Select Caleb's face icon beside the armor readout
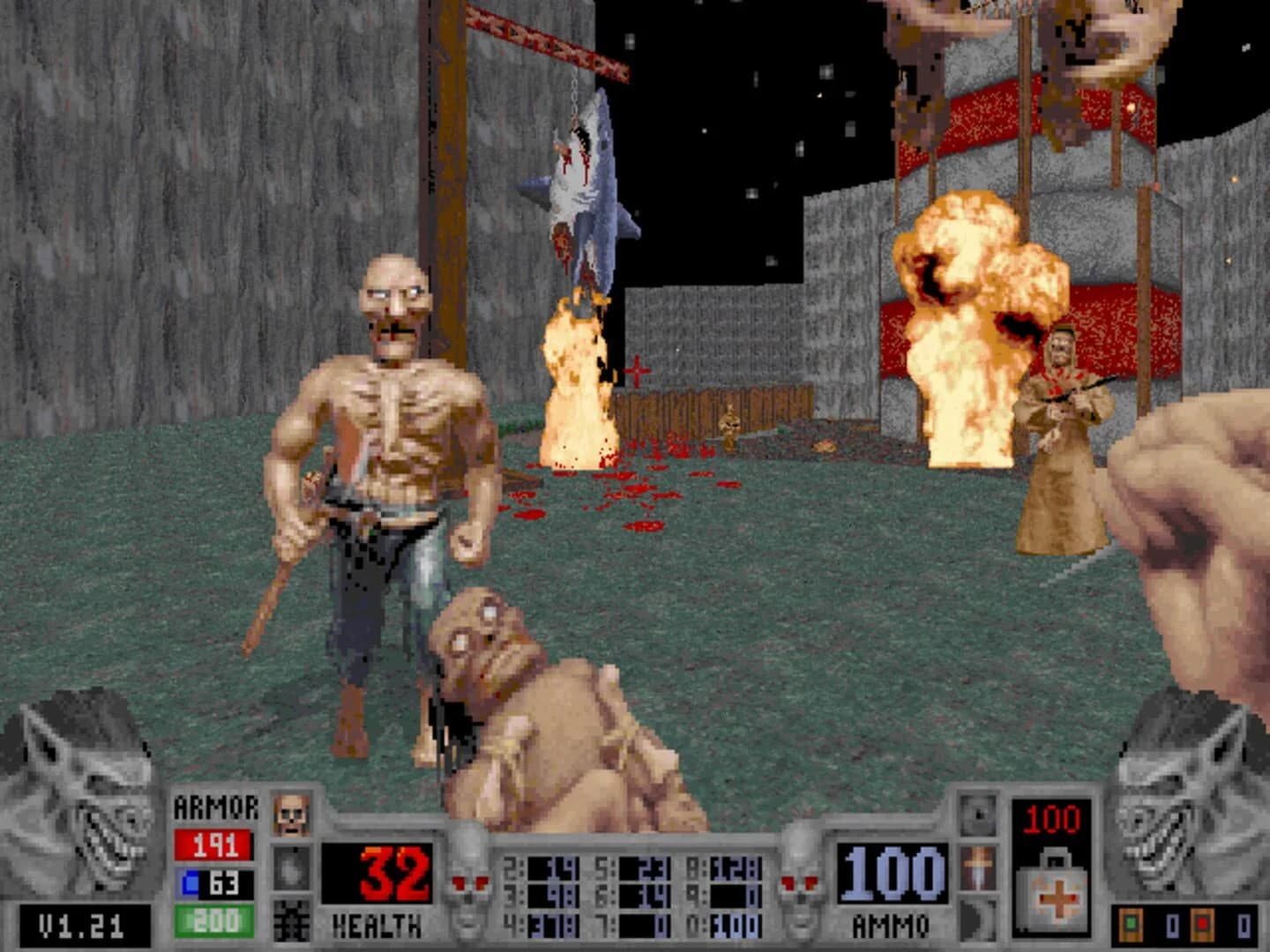1270x952 pixels. [290, 813]
